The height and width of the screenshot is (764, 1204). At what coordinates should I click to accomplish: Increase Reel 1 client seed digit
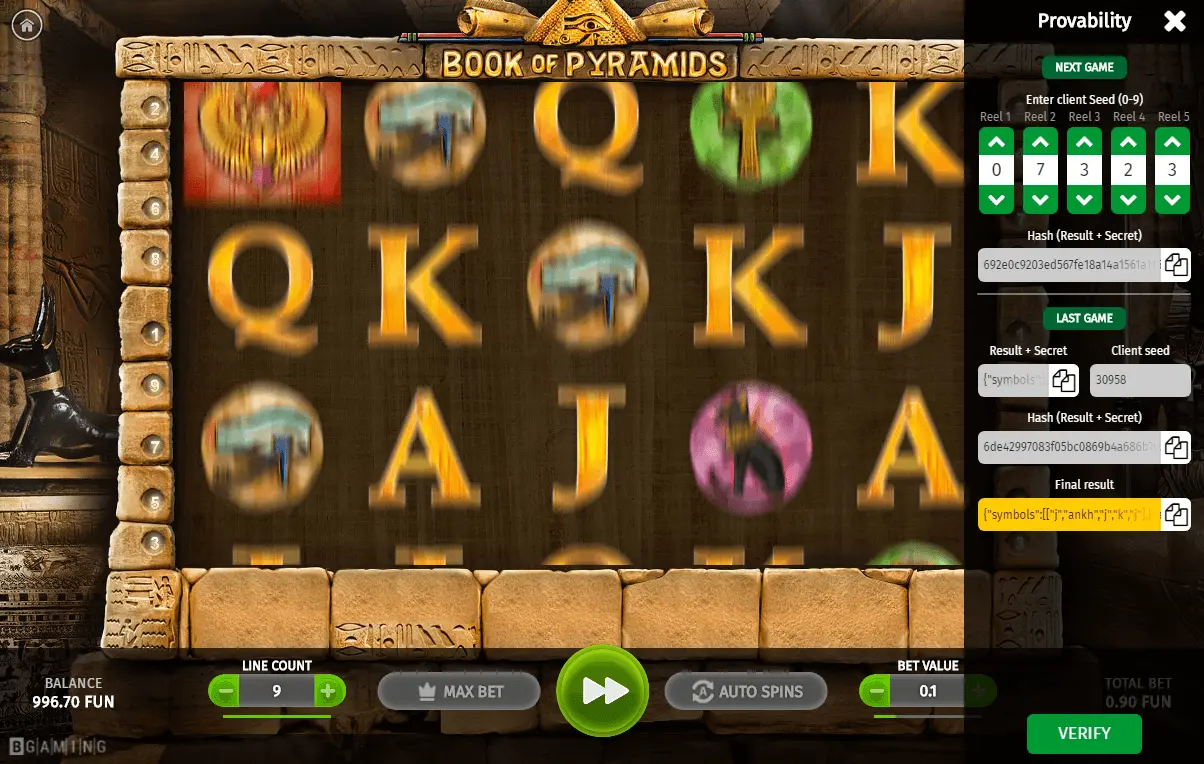coord(996,141)
